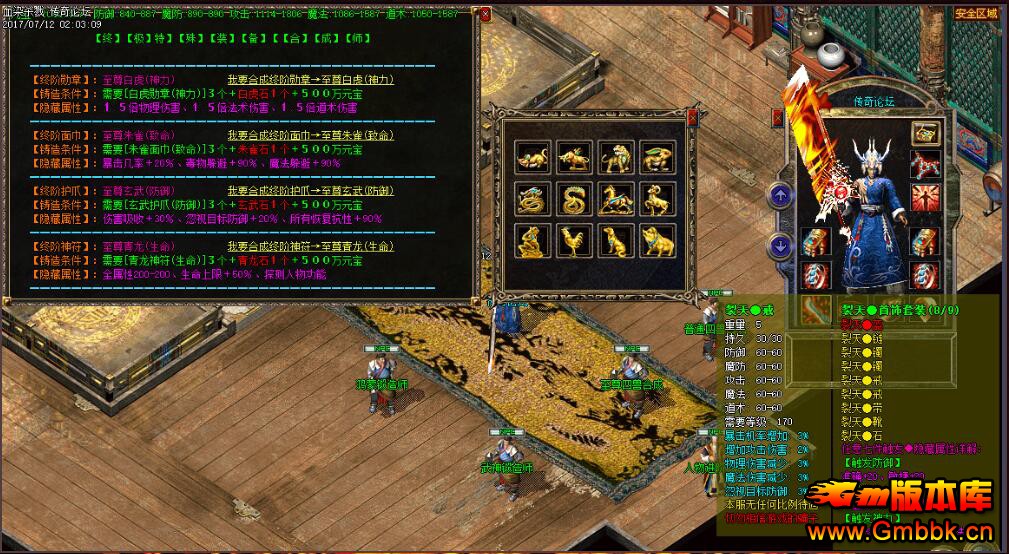
Task: Choose synthesize Supreme Vermilion Bird scarf link
Action: [311, 135]
